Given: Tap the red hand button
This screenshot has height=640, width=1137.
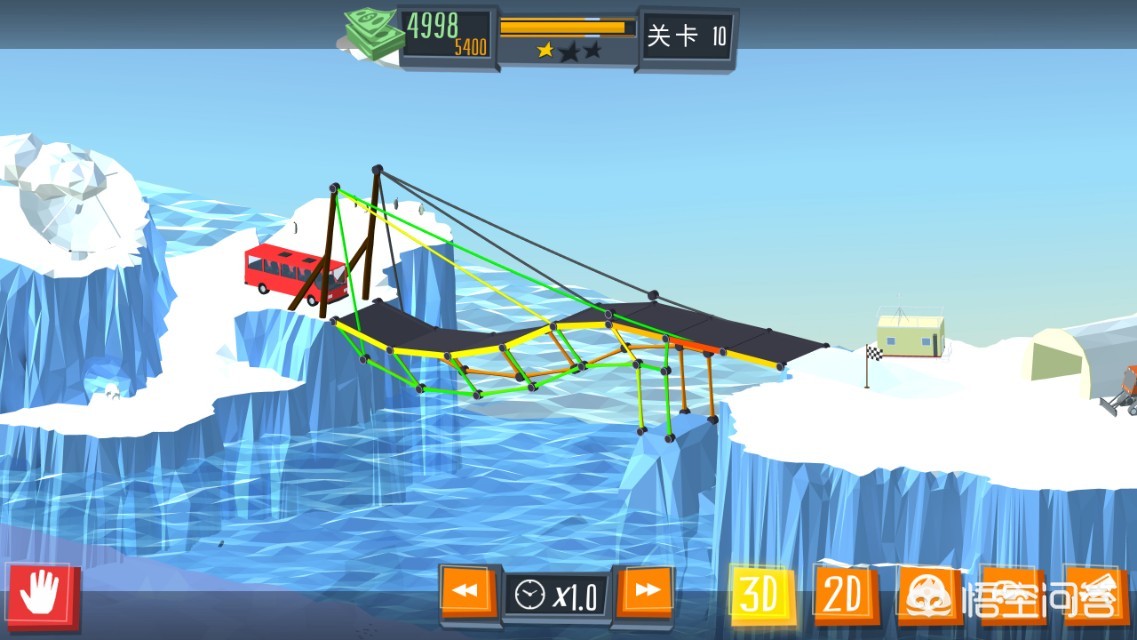Looking at the screenshot, I should pyautogui.click(x=42, y=596).
